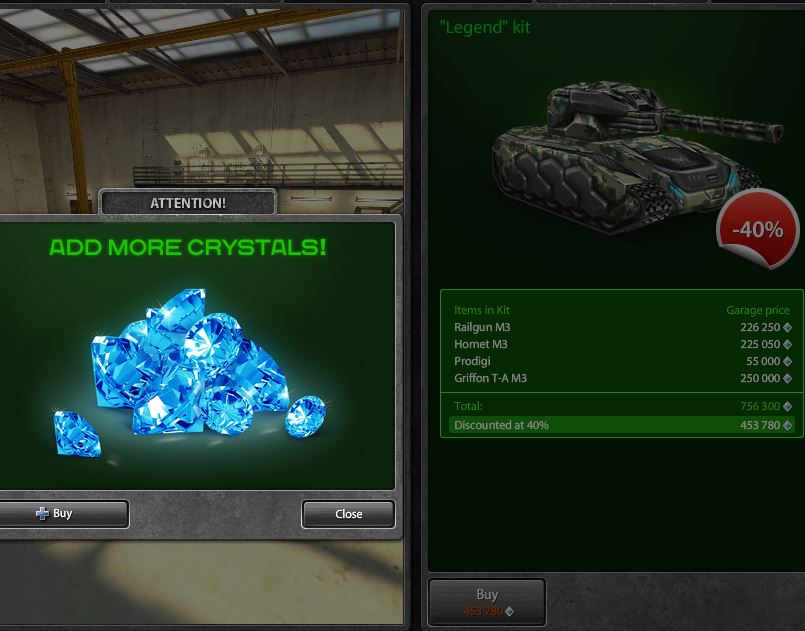Select the Railgun M3 kit item row

pyautogui.click(x=621, y=327)
